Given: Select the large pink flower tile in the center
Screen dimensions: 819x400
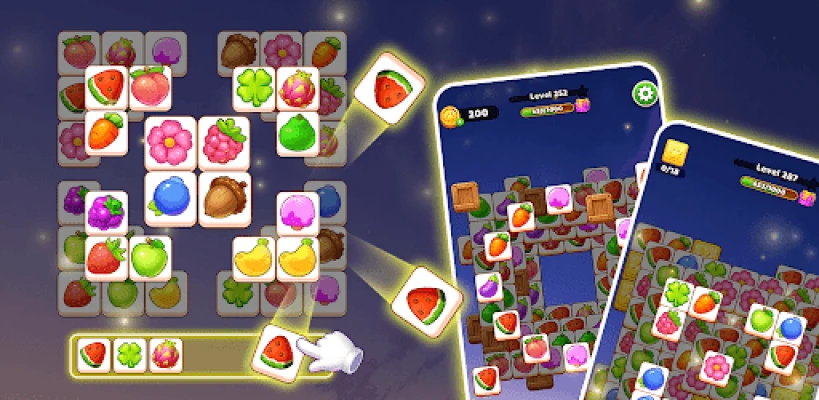Looking at the screenshot, I should click(x=170, y=143).
